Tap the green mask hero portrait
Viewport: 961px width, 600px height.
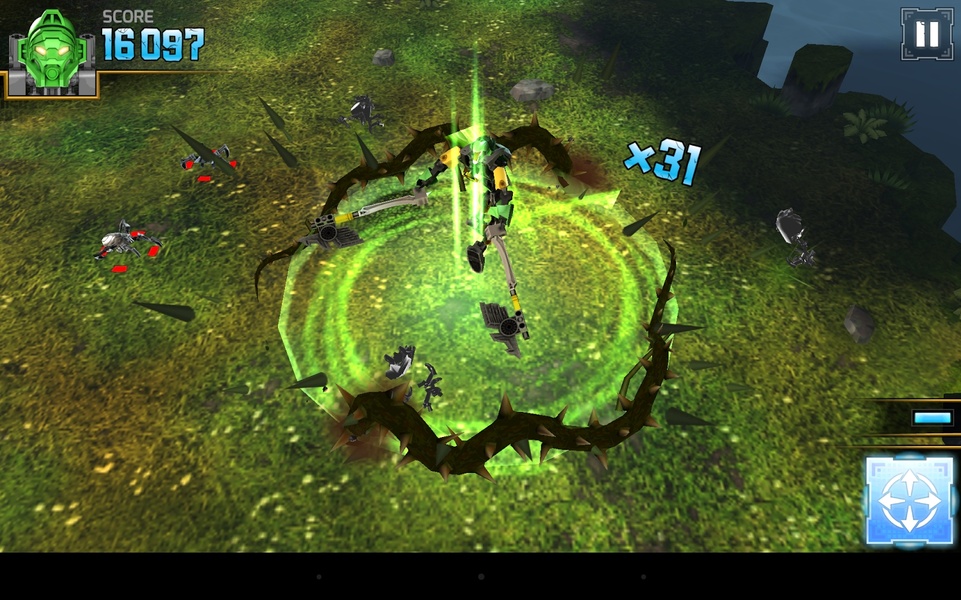coord(52,52)
